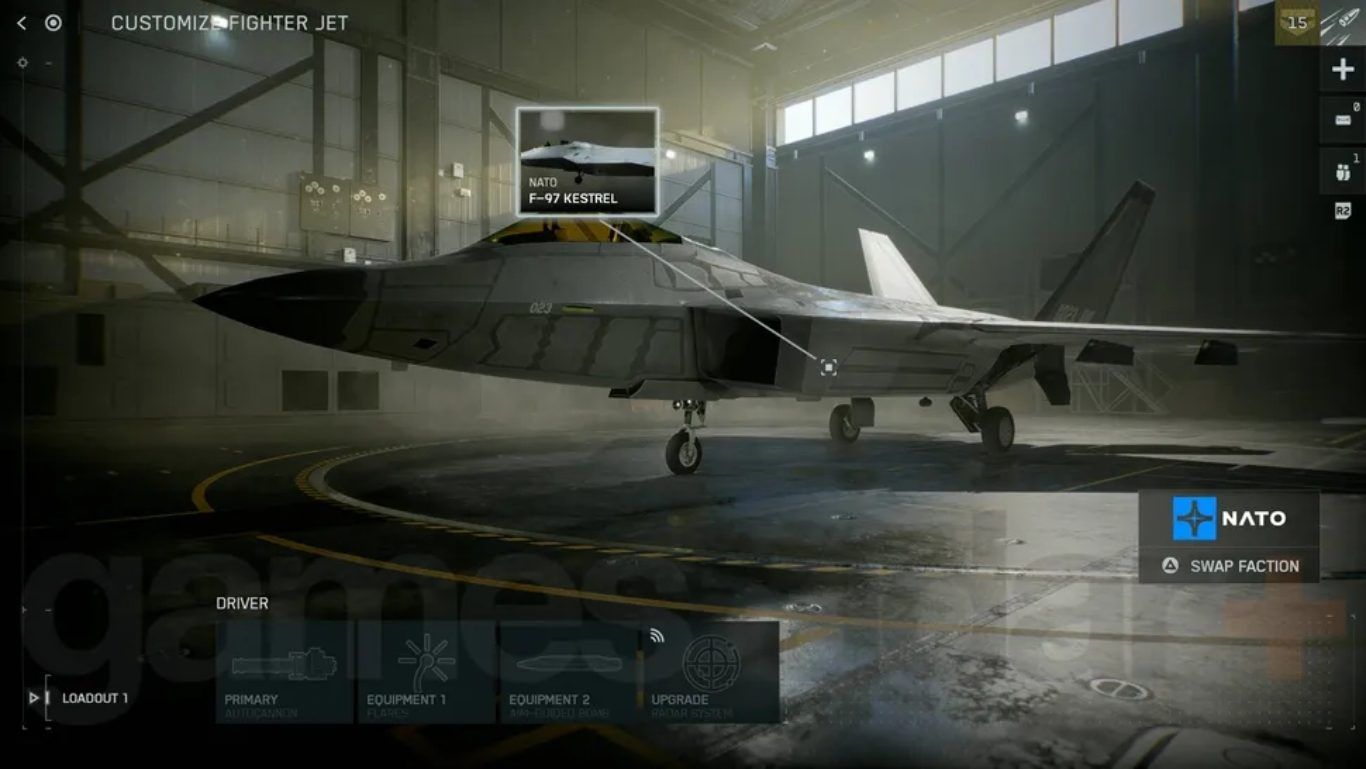Screen dimensions: 1366x769
Task: Open the message icon showing zero
Action: click(1342, 118)
